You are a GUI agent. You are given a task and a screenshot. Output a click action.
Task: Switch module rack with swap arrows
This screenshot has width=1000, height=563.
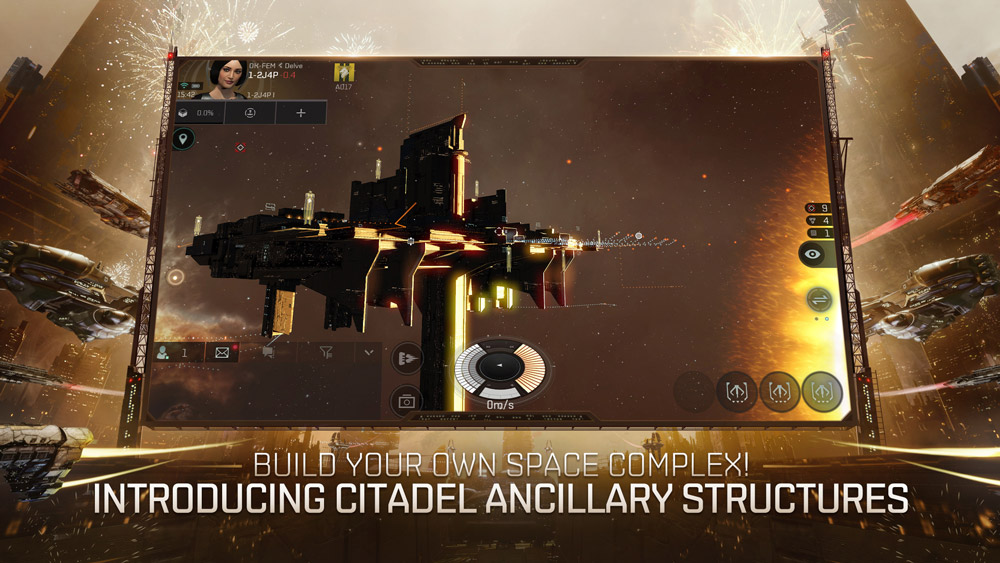point(819,299)
